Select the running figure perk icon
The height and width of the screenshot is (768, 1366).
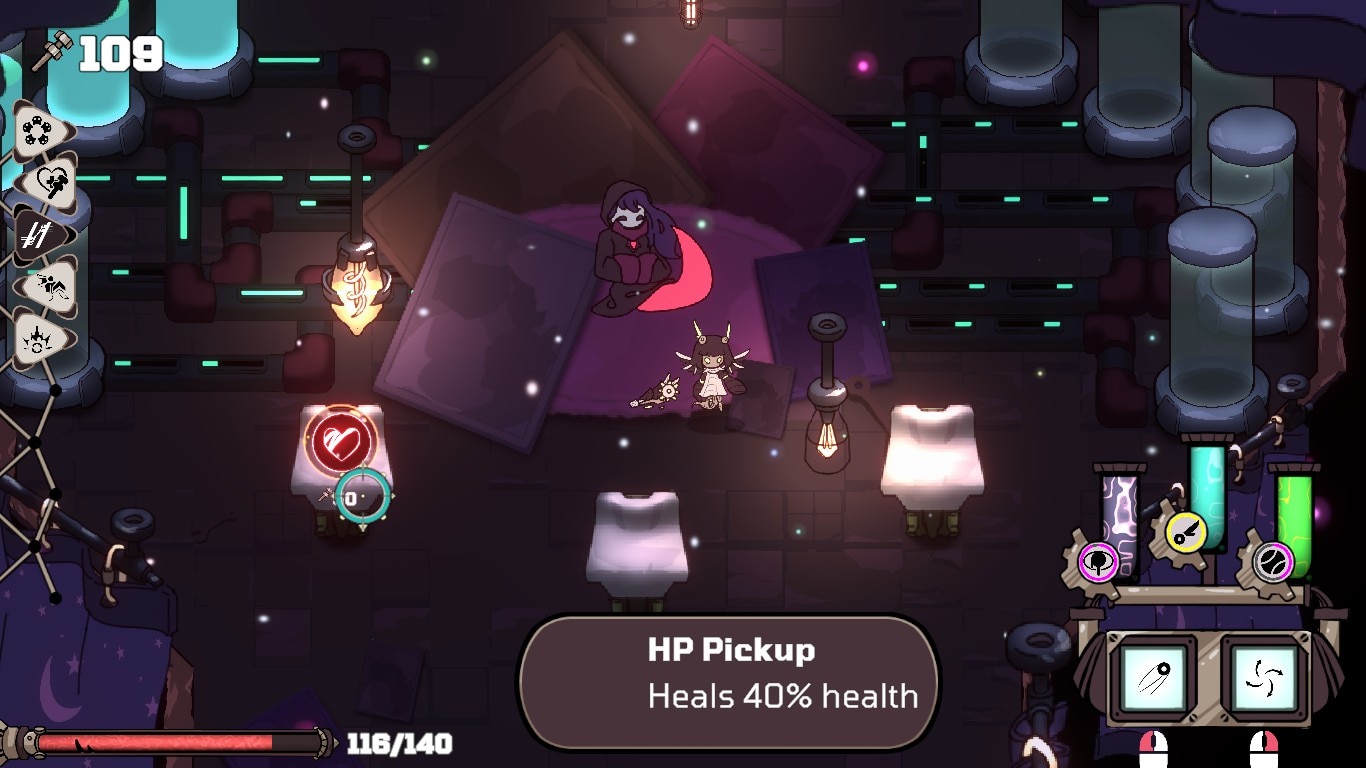point(42,288)
